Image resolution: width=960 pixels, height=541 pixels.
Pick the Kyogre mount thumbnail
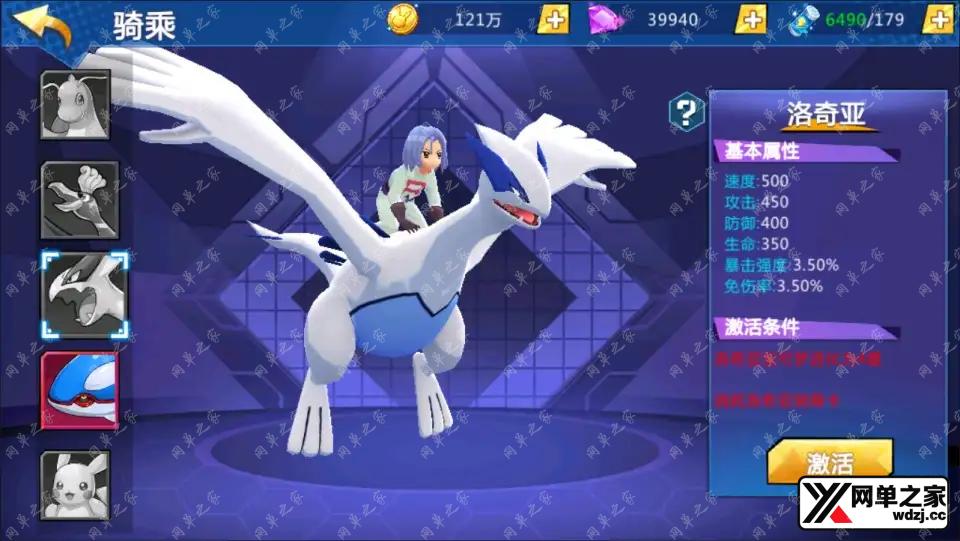coord(79,390)
